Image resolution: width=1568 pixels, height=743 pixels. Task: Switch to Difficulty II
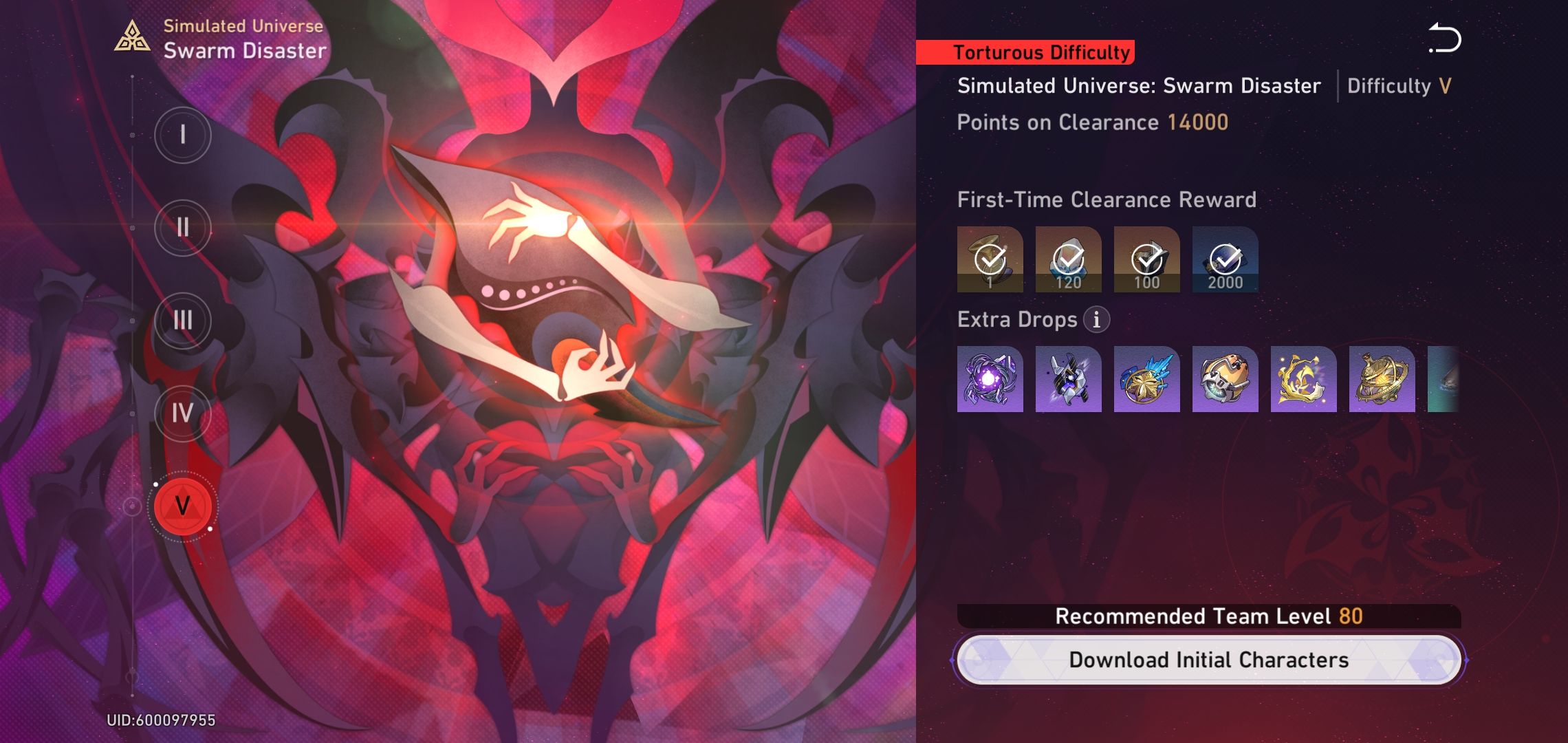pos(182,228)
